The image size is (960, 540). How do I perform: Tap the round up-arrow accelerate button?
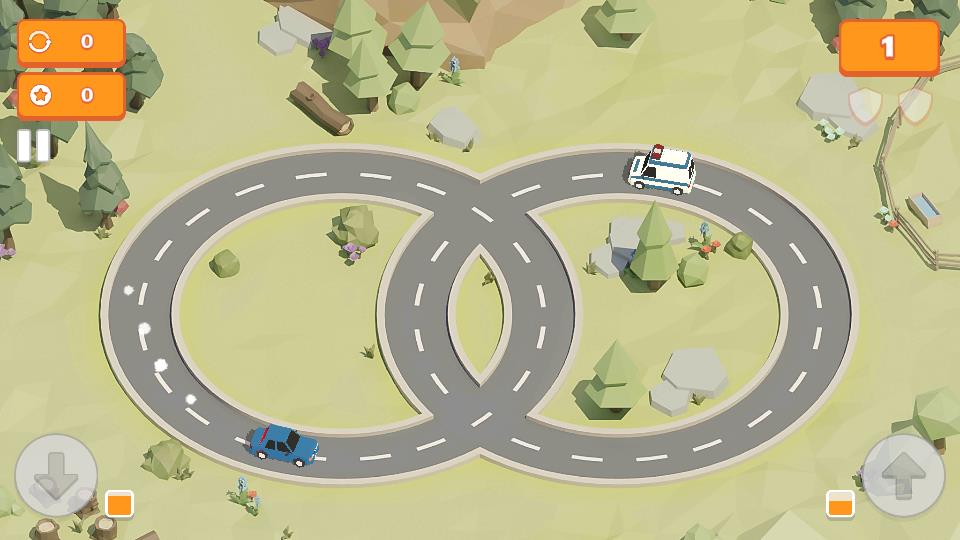click(903, 475)
